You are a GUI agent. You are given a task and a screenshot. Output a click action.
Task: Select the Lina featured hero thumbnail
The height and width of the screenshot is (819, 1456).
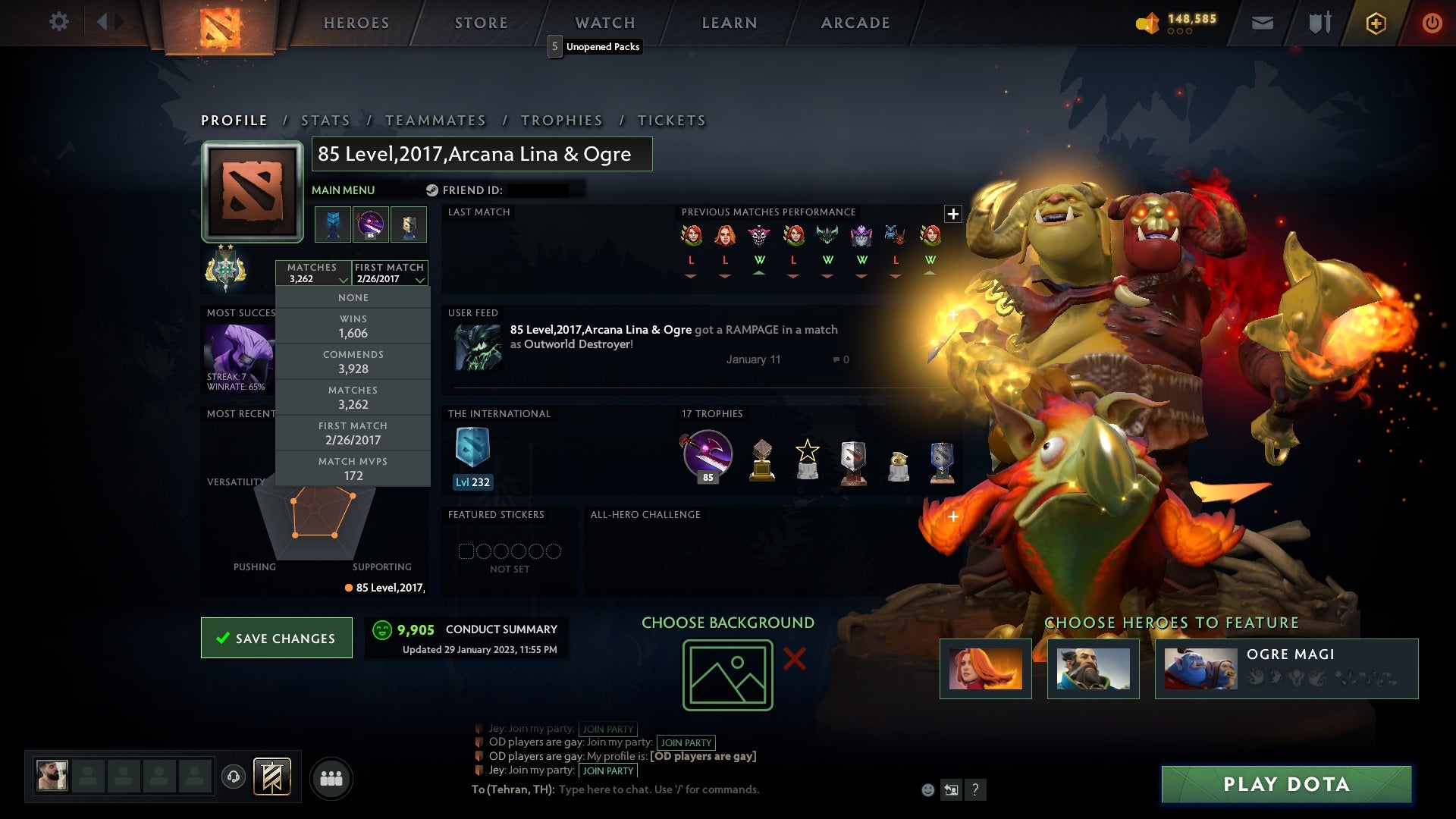(x=984, y=668)
